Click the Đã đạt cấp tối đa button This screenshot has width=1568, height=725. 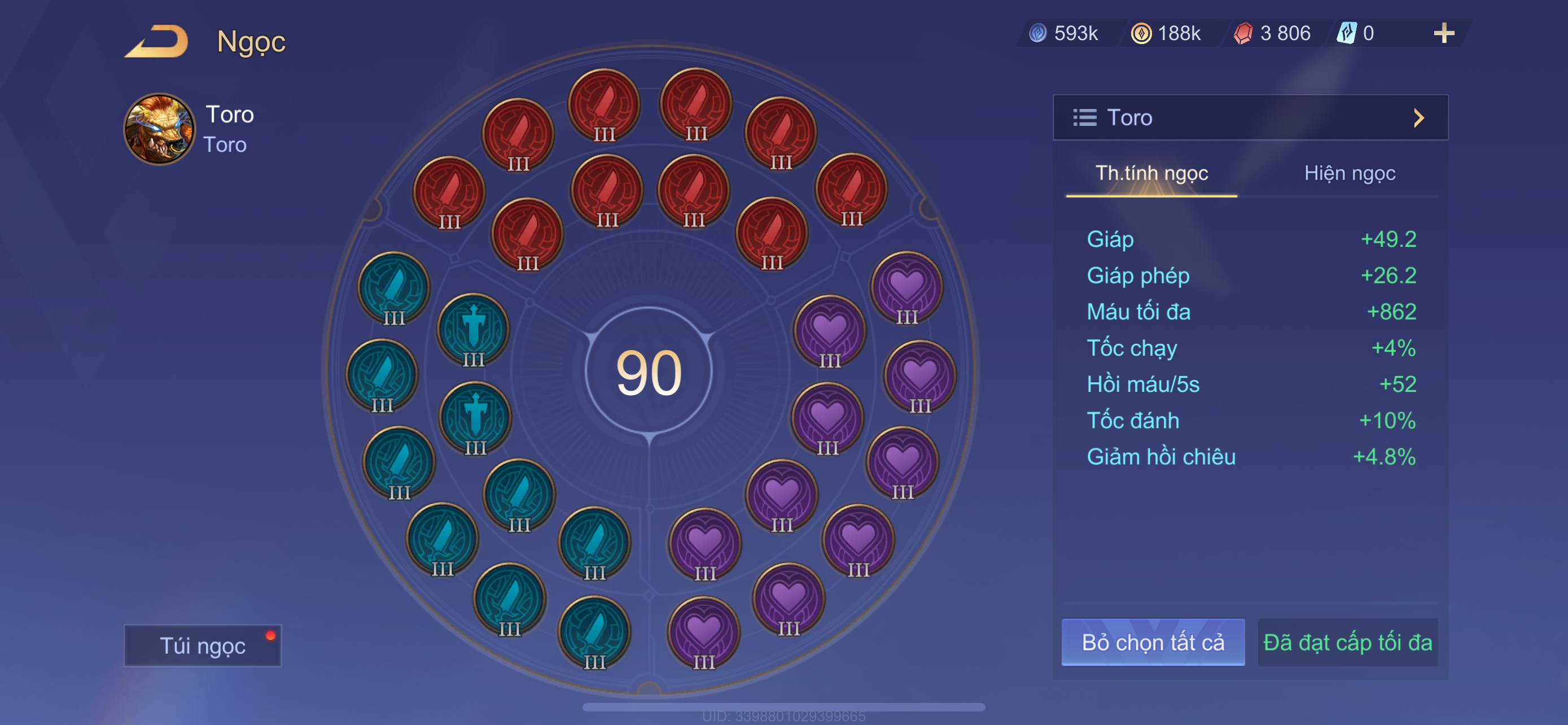coord(1347,642)
